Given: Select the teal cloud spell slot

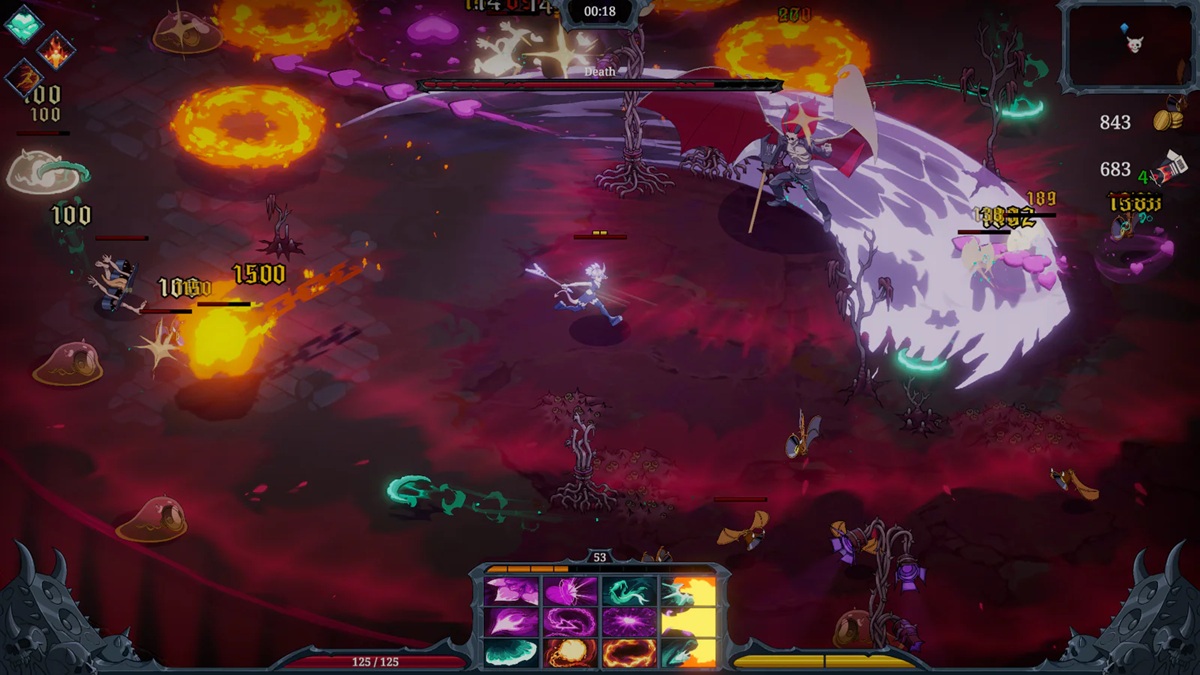Looking at the screenshot, I should [x=511, y=652].
